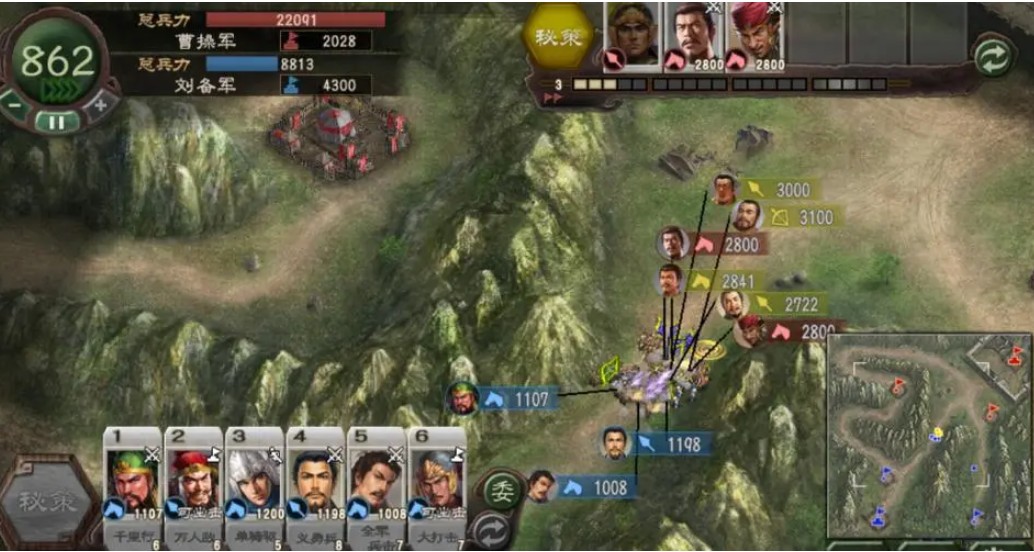The image size is (1034, 552).
Task: Open the grey 秘策 hexagon at bottom left
Action: click(47, 501)
